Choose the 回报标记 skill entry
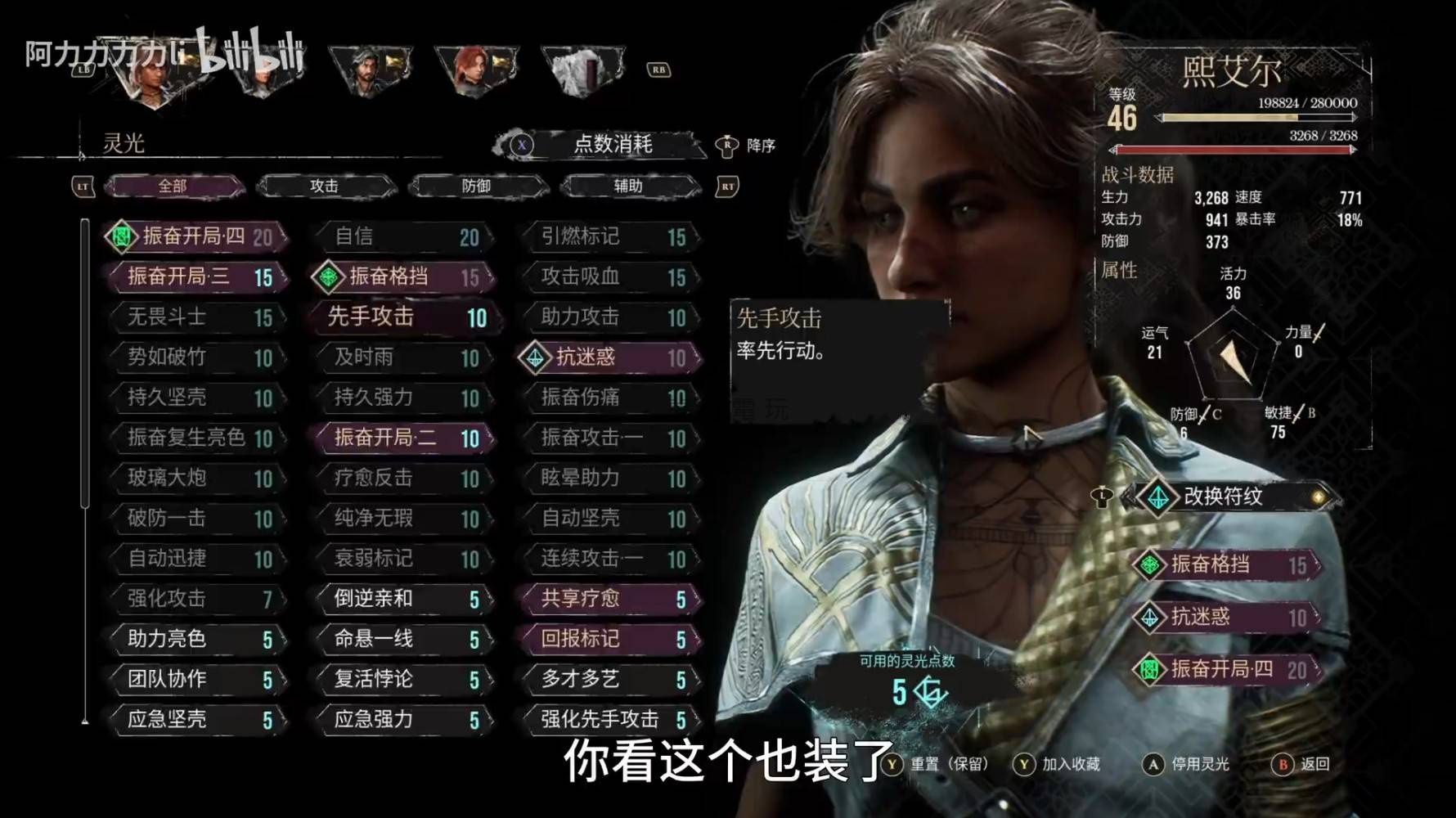 610,639
